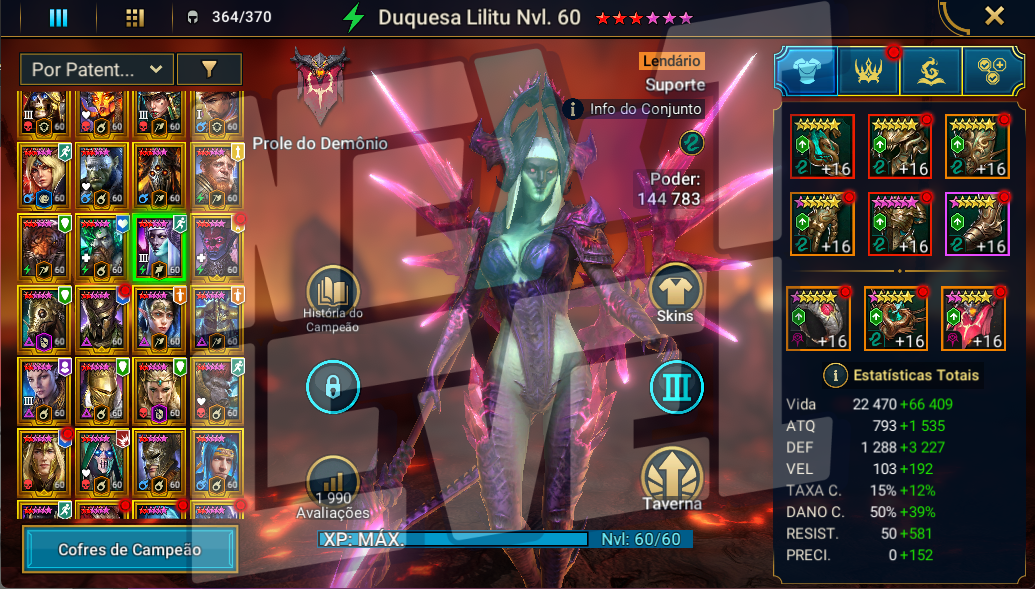Open Cofres de Campeão
1035x589 pixels.
click(130, 549)
